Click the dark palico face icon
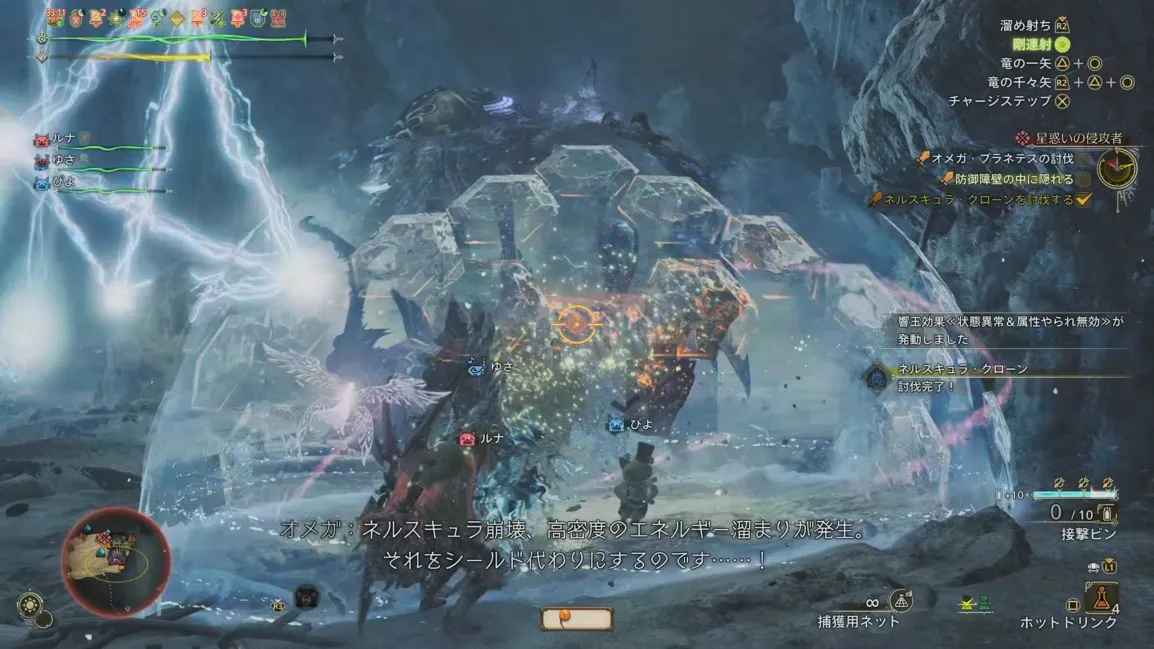The image size is (1154, 649). coord(305,597)
